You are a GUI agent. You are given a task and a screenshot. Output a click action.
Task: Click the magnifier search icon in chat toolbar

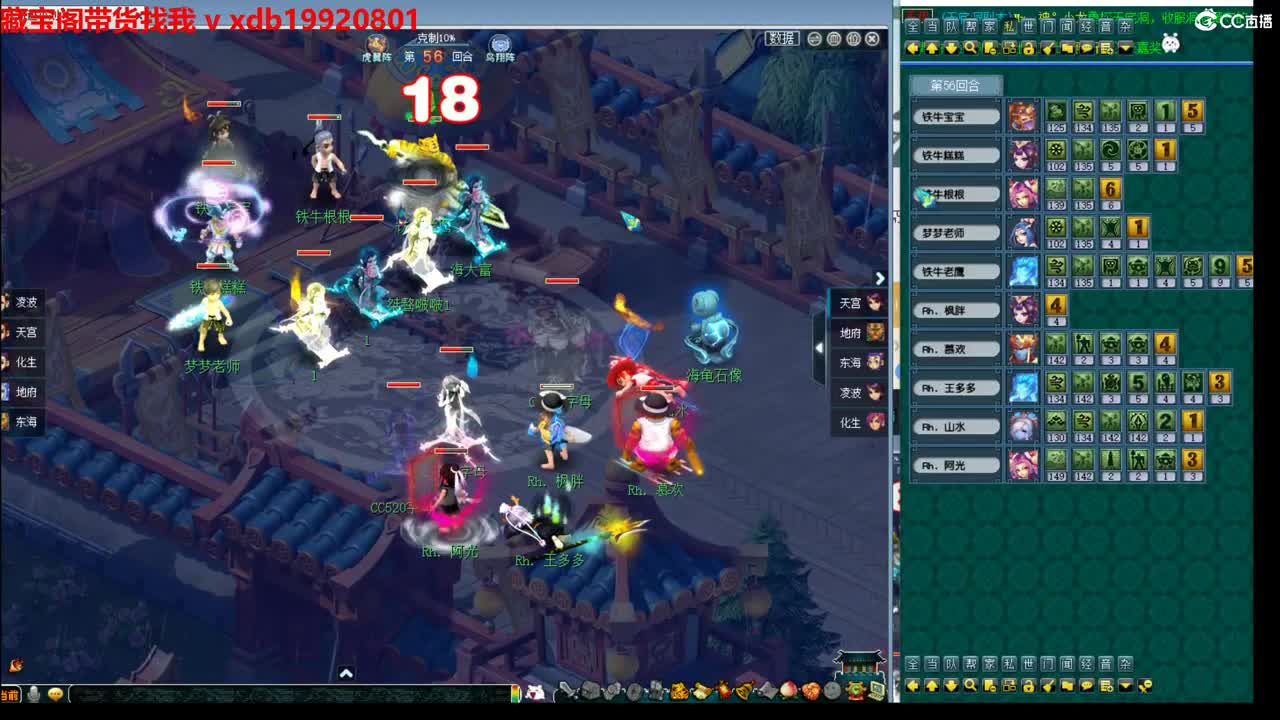969,46
